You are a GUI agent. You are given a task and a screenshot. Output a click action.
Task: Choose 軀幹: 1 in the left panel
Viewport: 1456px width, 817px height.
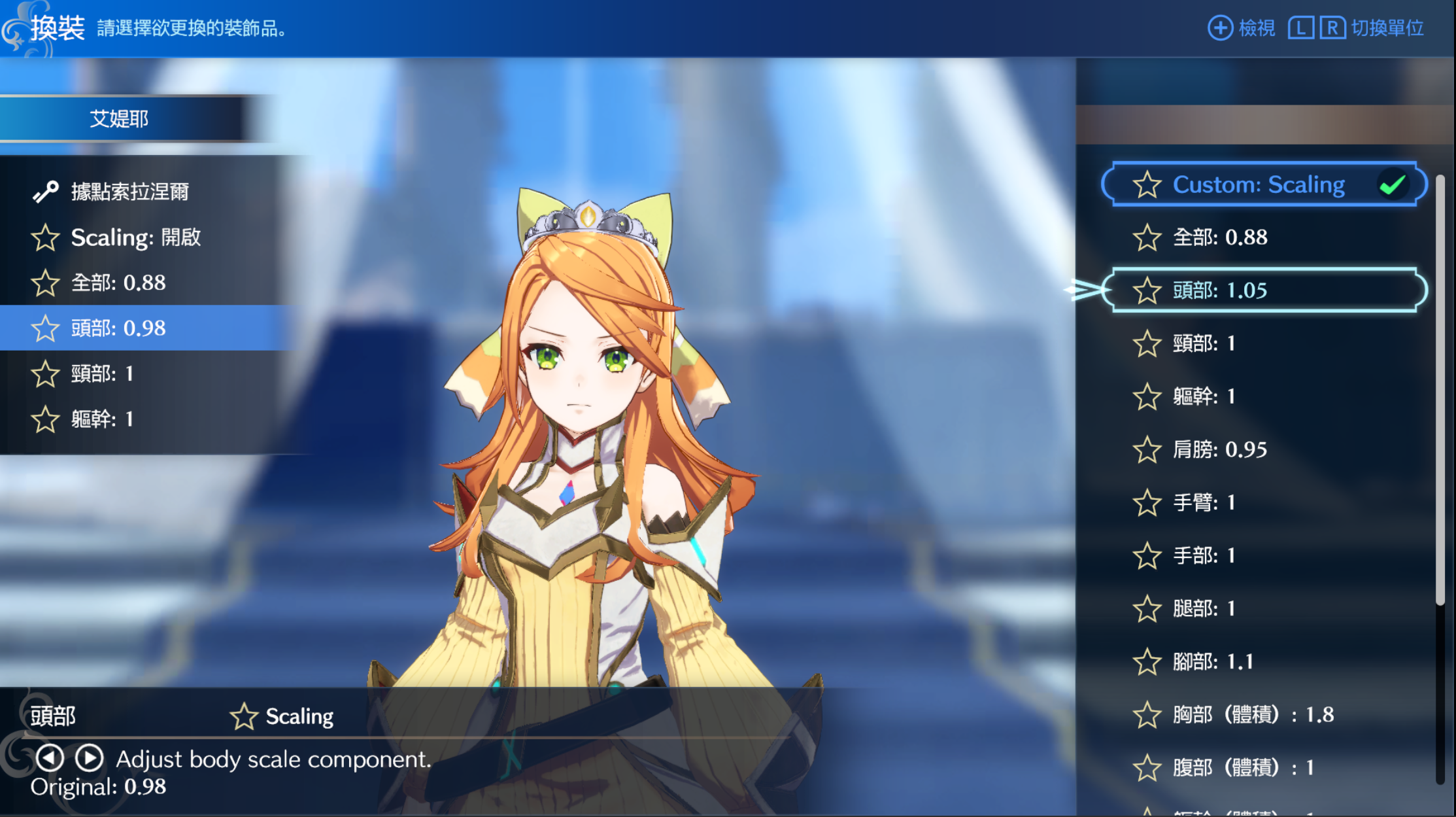coord(102,419)
